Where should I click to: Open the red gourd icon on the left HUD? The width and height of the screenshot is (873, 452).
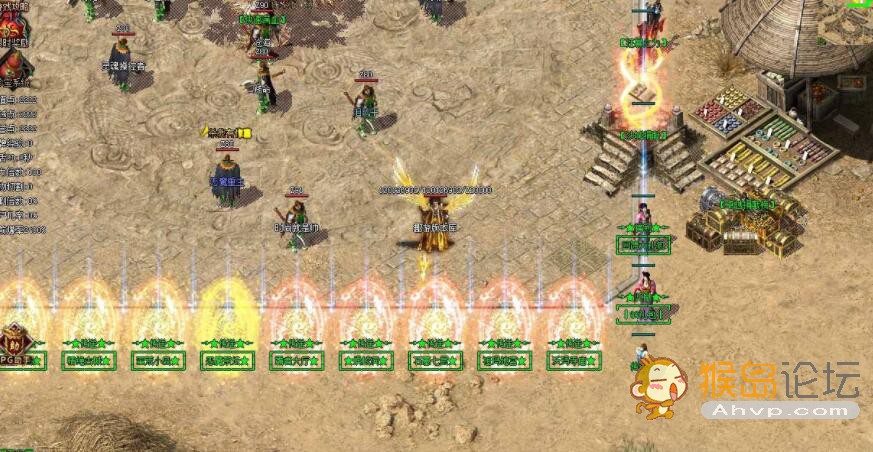(x=15, y=62)
